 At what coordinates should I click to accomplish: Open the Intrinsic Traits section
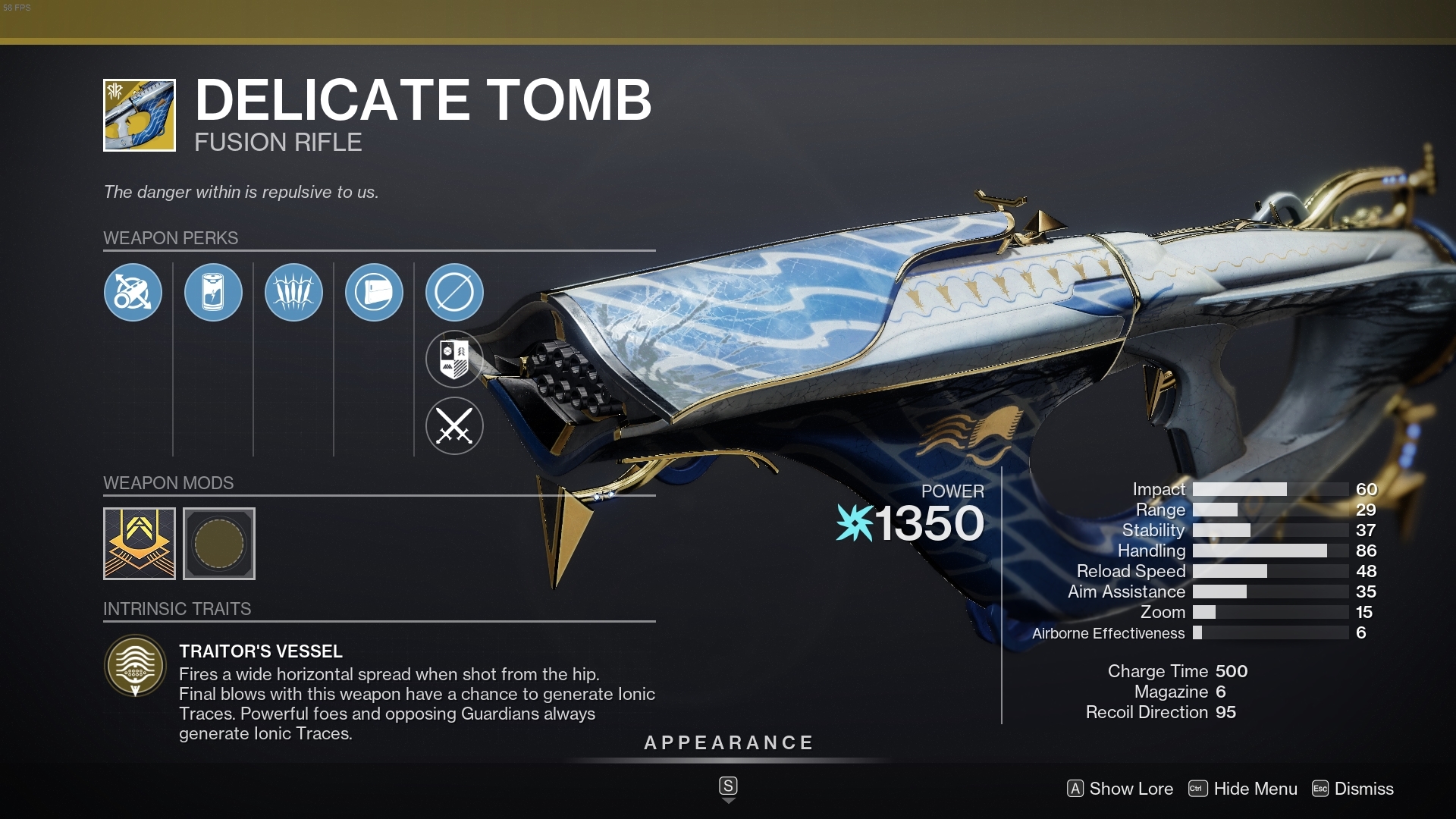point(177,608)
